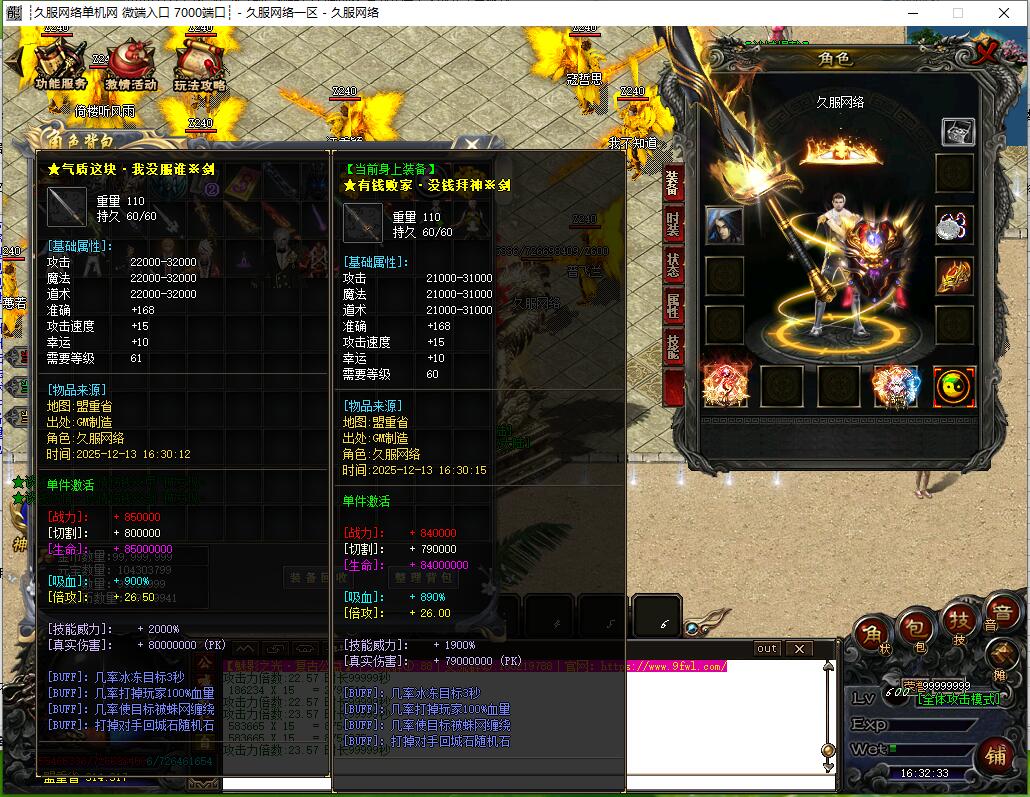
Task: Open the 状态 tab
Action: [673, 265]
